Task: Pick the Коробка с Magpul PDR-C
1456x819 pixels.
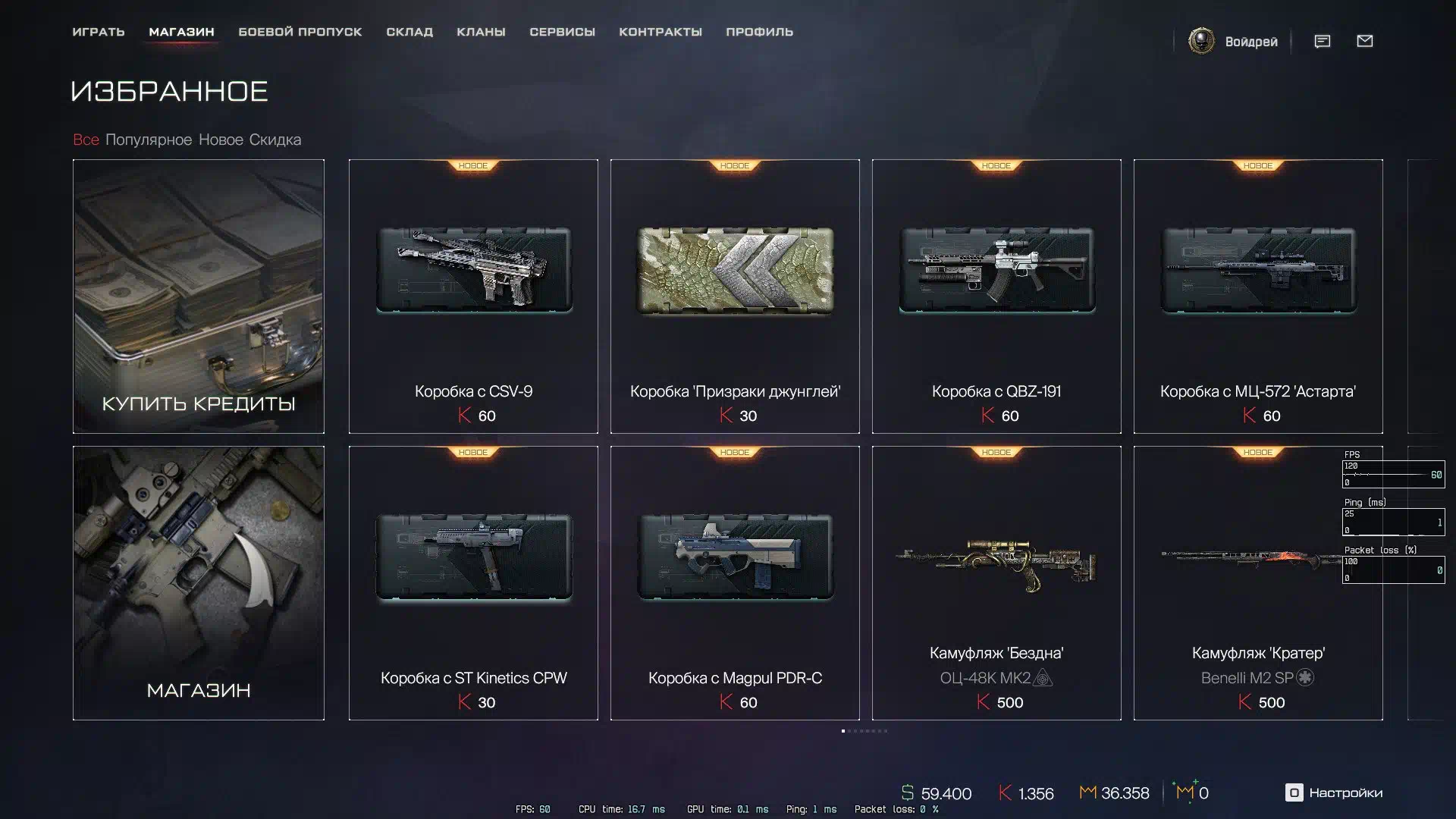Action: point(735,582)
